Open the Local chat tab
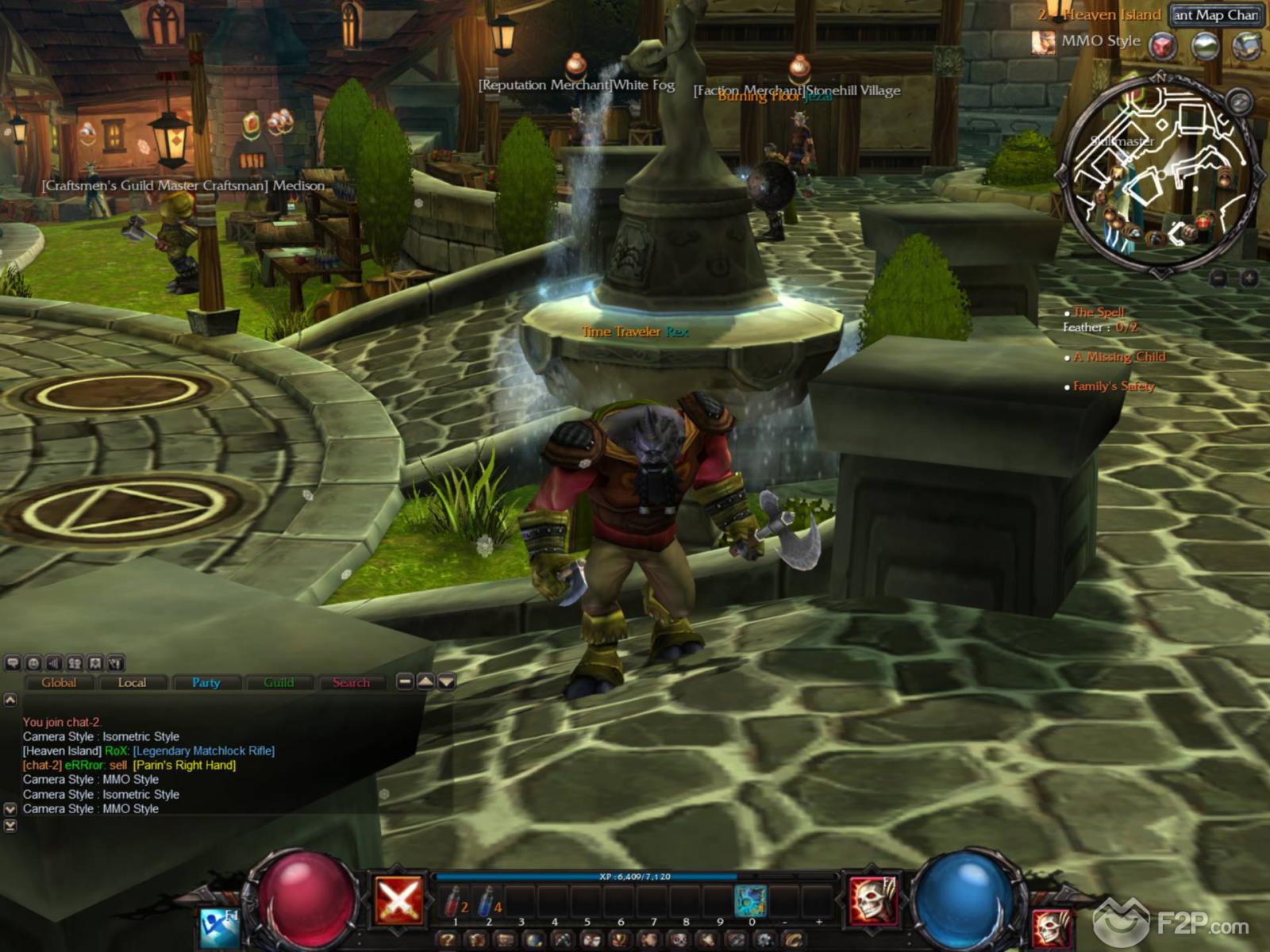 tap(132, 682)
